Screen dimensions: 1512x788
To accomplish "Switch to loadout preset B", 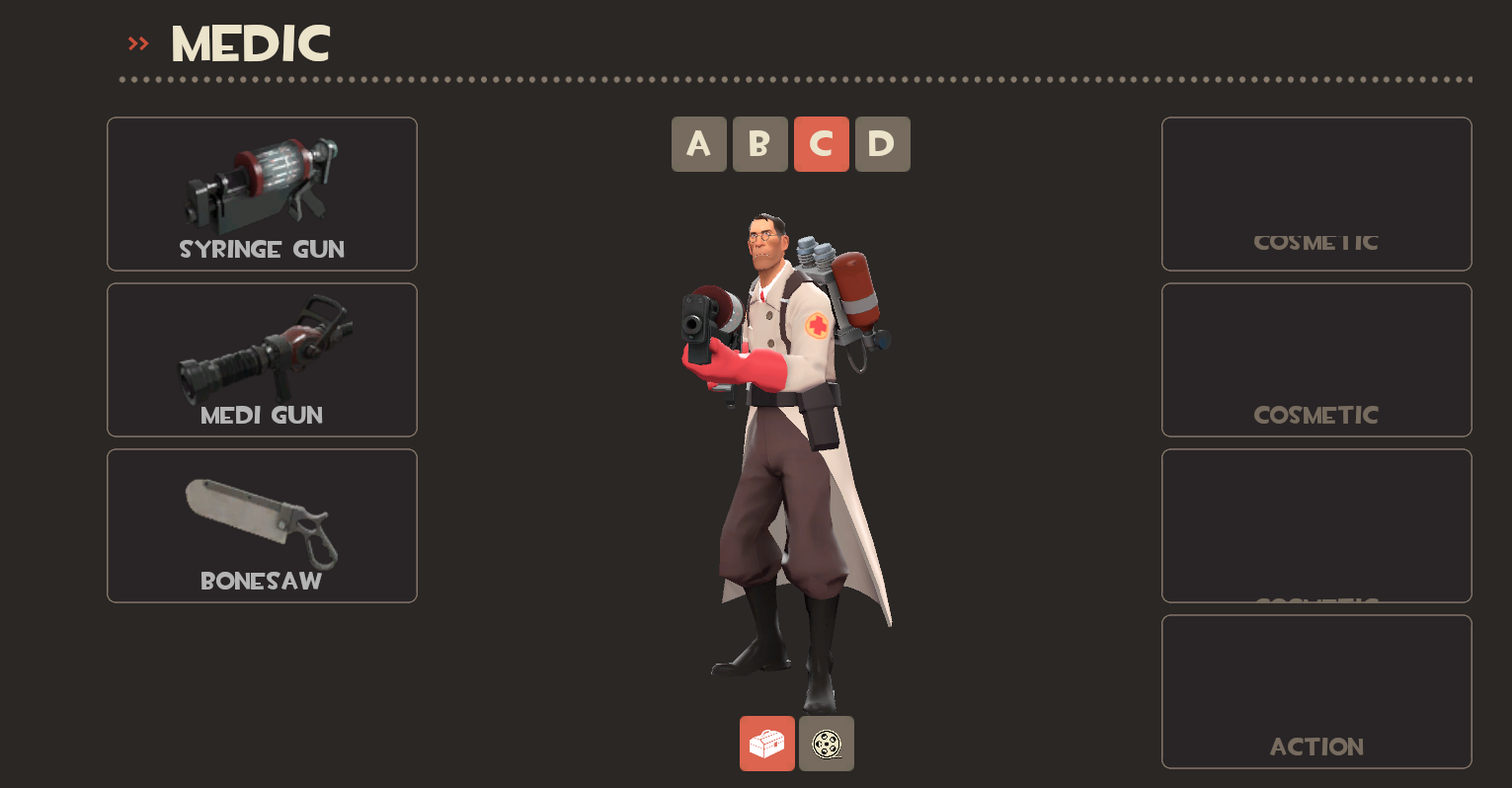I will pyautogui.click(x=760, y=143).
